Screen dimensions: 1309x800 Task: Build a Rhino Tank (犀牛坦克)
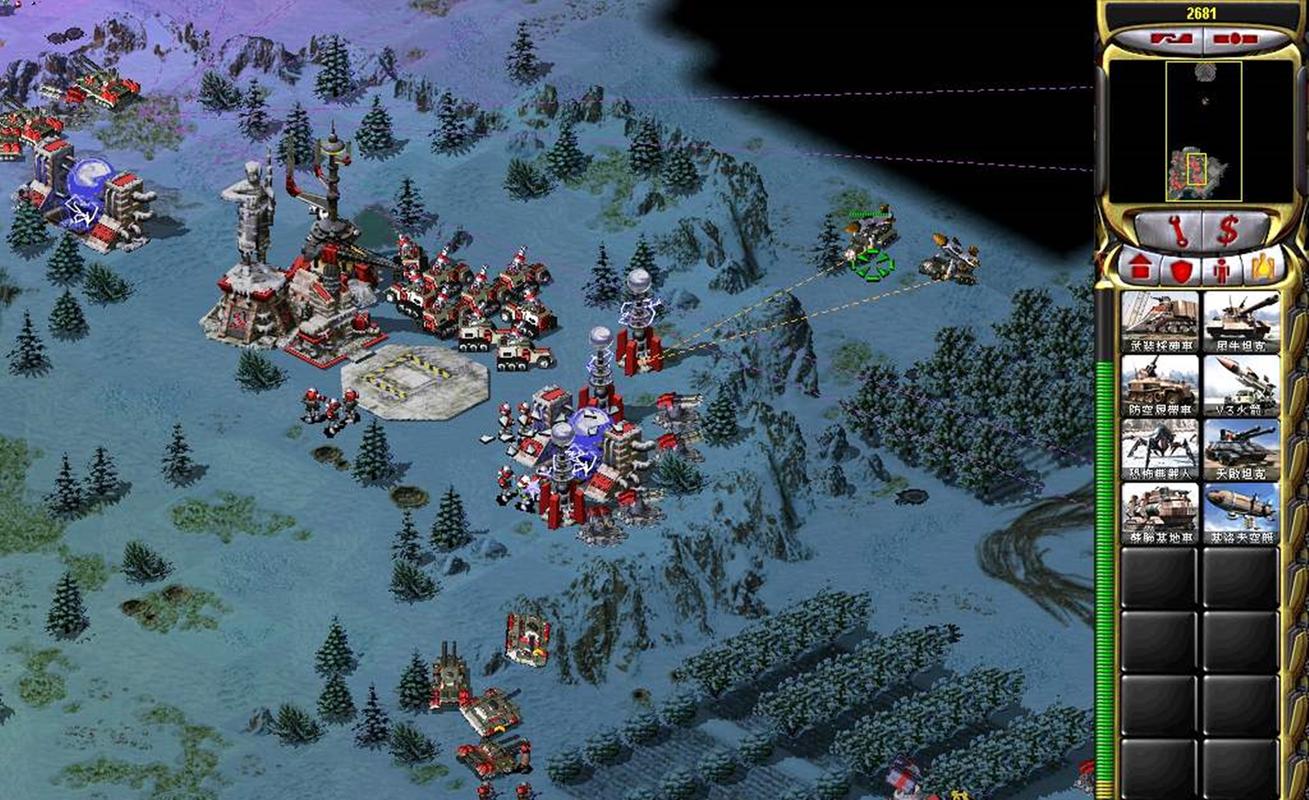click(x=1241, y=322)
